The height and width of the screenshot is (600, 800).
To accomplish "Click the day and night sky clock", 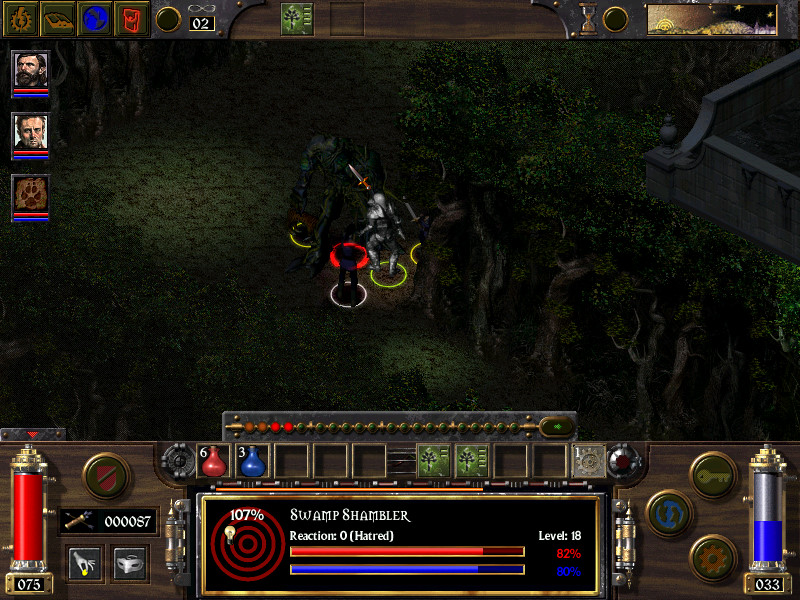I will pyautogui.click(x=712, y=19).
